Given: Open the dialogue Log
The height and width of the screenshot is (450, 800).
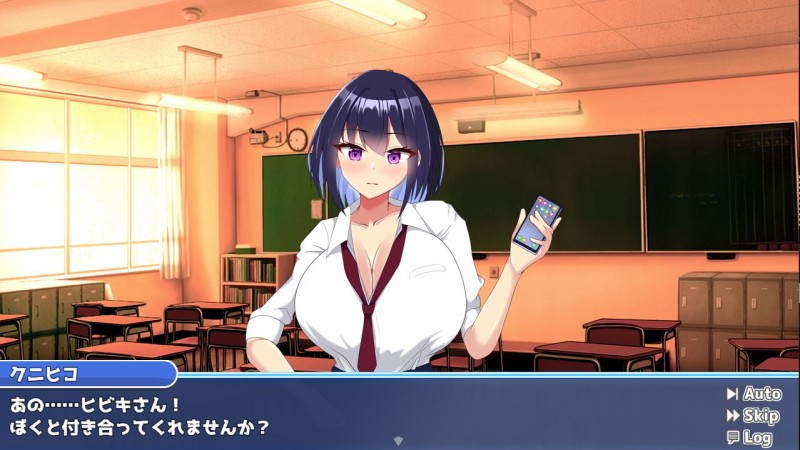Looking at the screenshot, I should (750, 437).
